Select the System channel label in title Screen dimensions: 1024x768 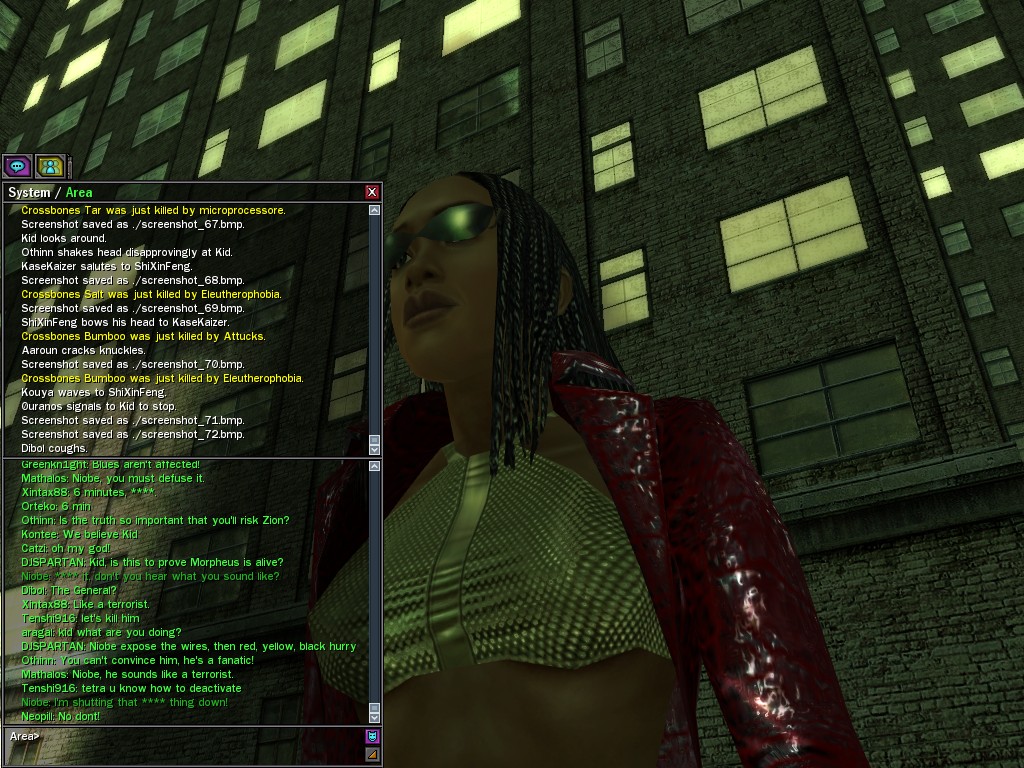[29, 192]
